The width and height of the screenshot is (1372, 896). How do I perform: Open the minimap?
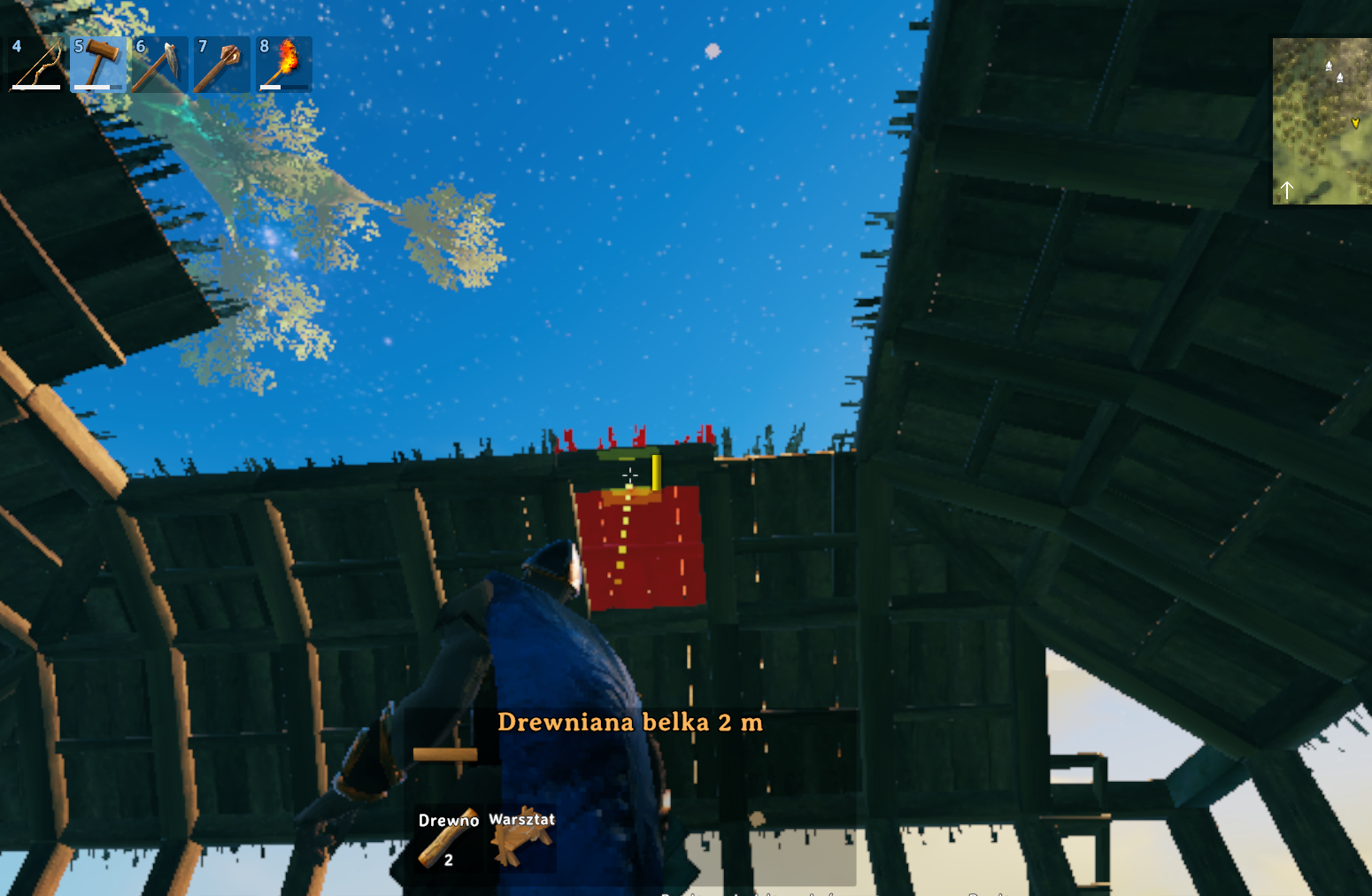(1322, 121)
